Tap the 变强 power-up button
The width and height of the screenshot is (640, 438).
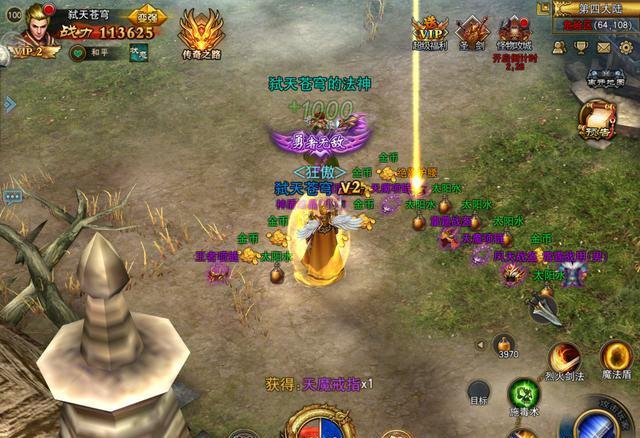click(147, 17)
